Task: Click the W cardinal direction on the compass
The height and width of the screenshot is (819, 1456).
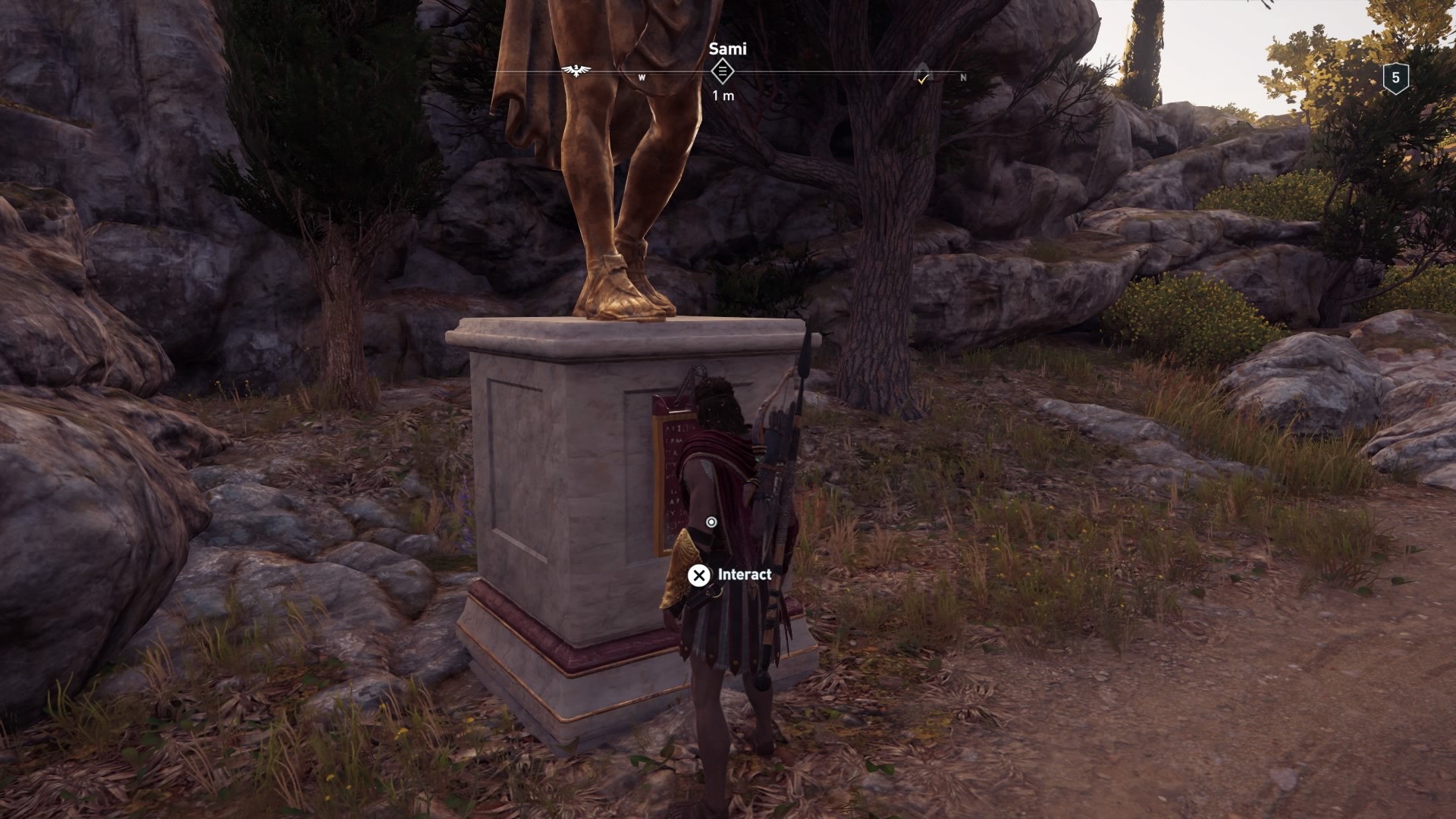Action: [x=642, y=77]
